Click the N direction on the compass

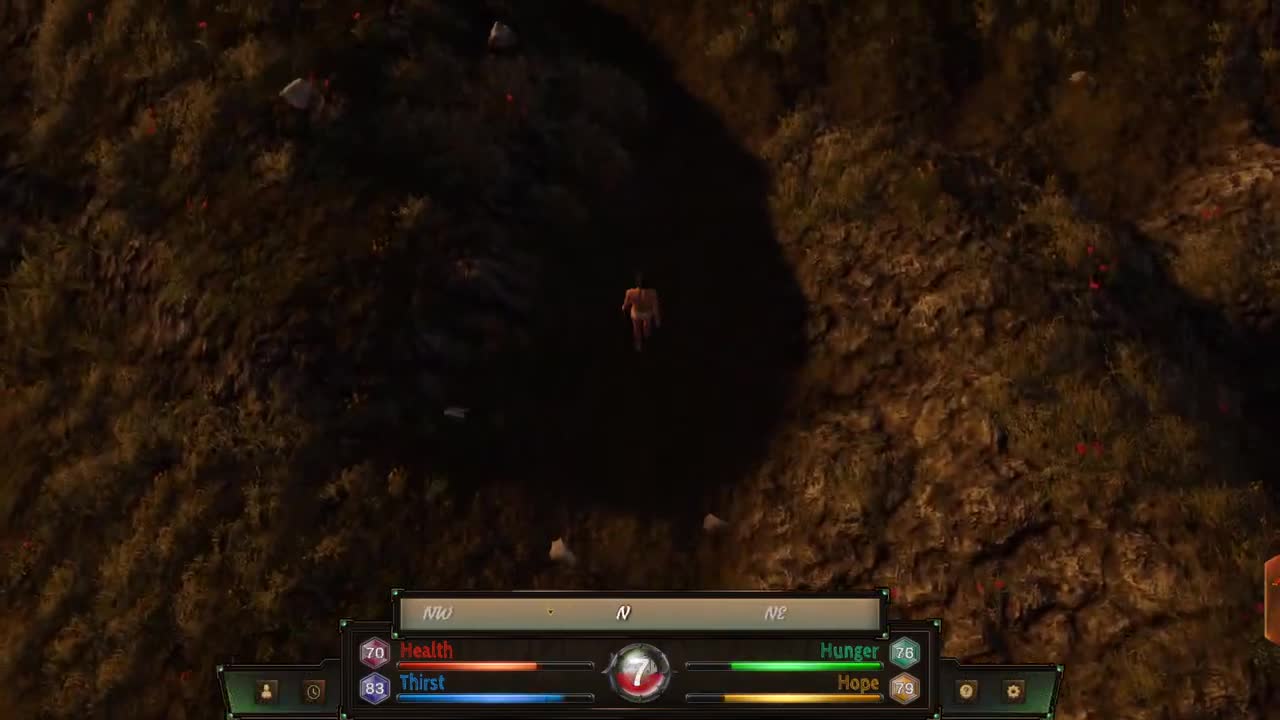pyautogui.click(x=623, y=613)
